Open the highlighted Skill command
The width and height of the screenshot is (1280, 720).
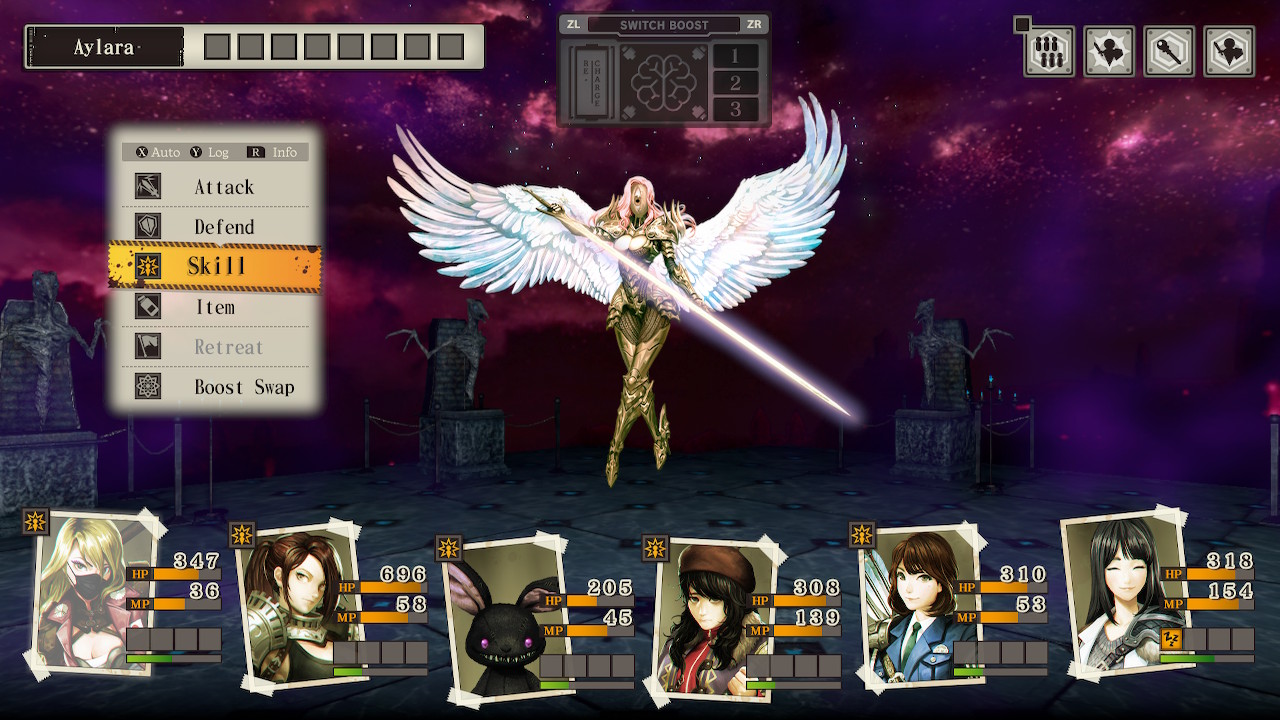216,266
